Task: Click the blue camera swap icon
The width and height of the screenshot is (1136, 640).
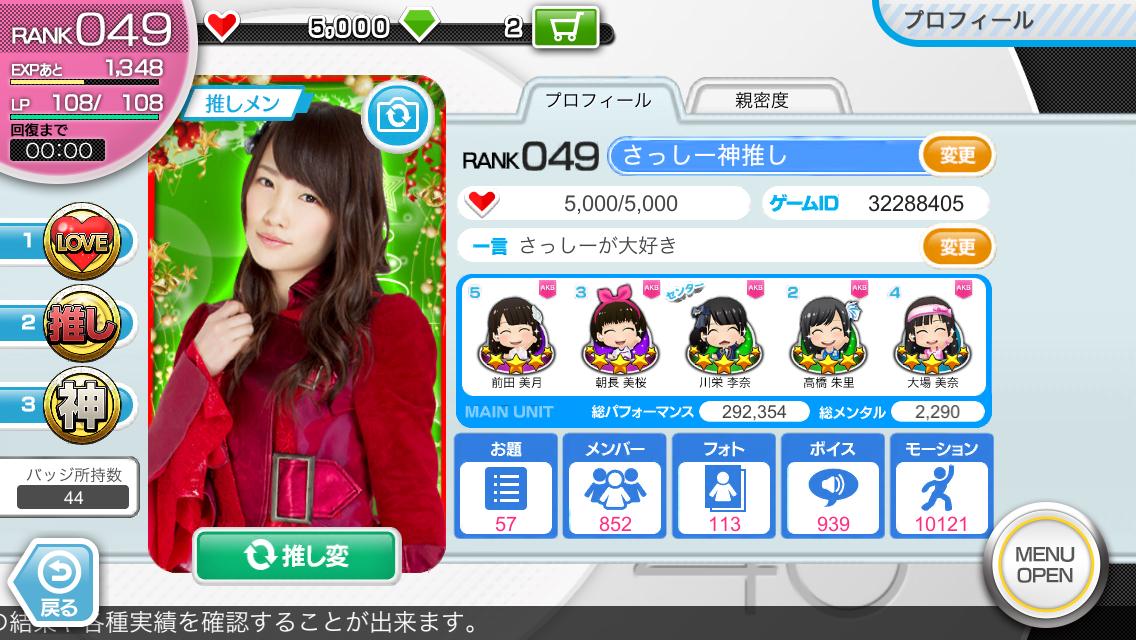Action: tap(399, 117)
